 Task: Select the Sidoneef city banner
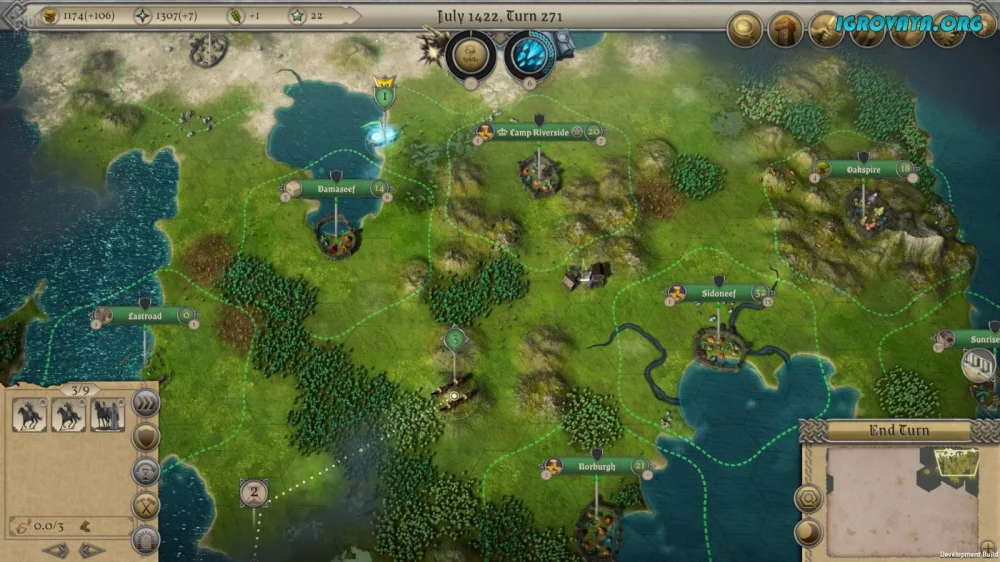(x=718, y=294)
